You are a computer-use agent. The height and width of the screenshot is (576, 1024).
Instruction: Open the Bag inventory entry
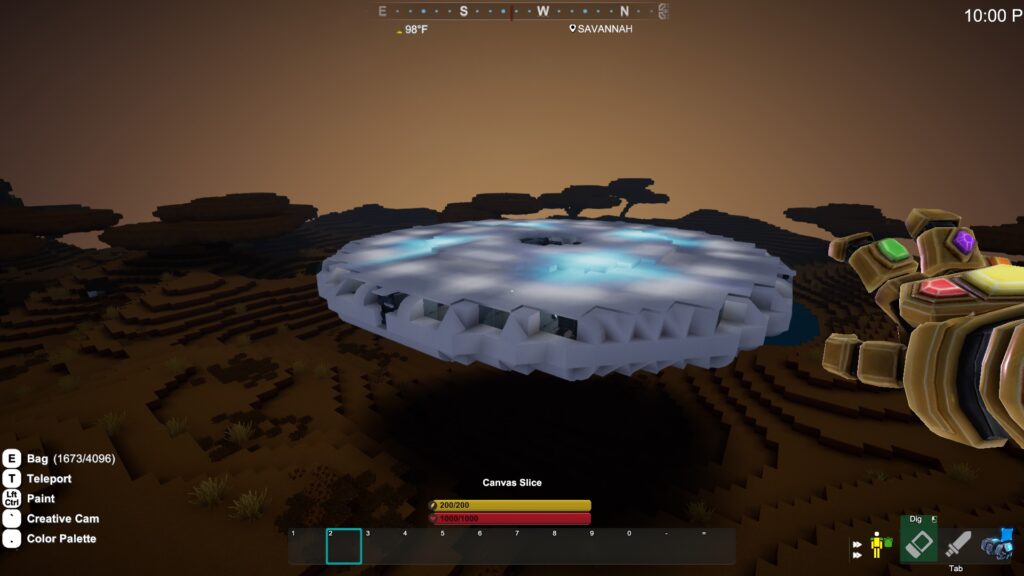point(38,458)
